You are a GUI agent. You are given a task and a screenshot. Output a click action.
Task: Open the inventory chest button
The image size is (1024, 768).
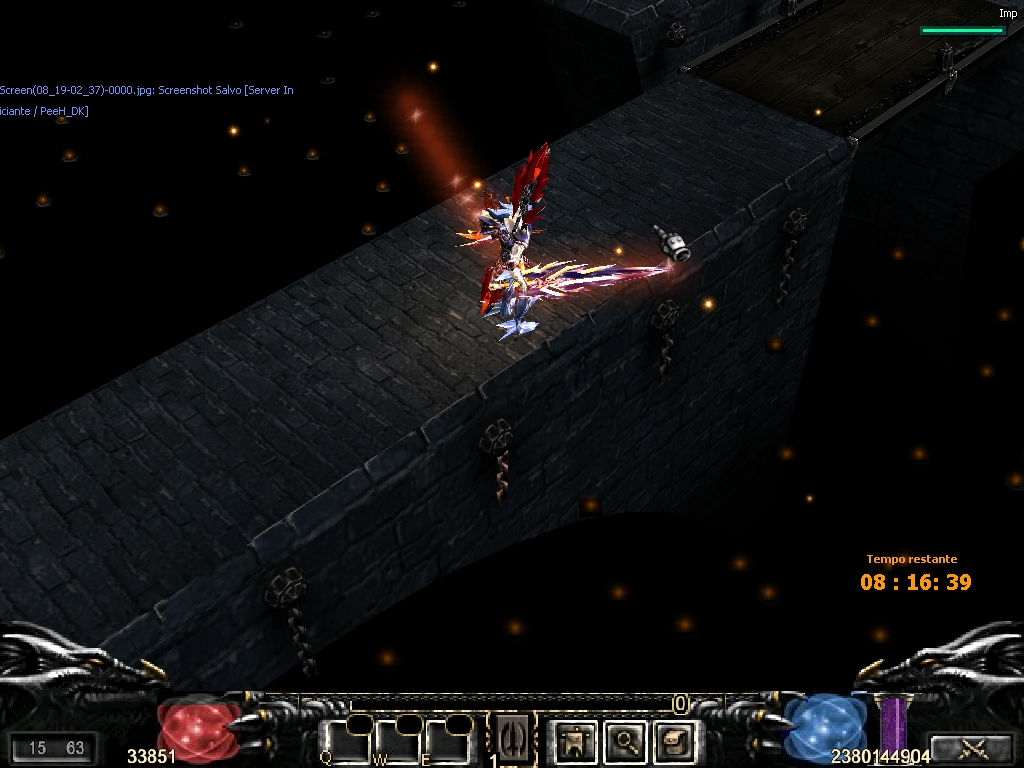[674, 741]
